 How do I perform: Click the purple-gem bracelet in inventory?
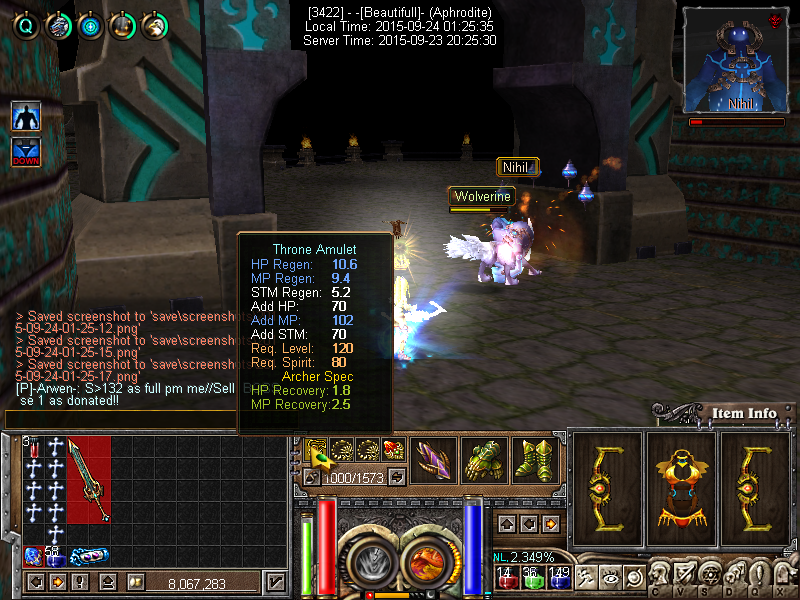(x=90, y=556)
